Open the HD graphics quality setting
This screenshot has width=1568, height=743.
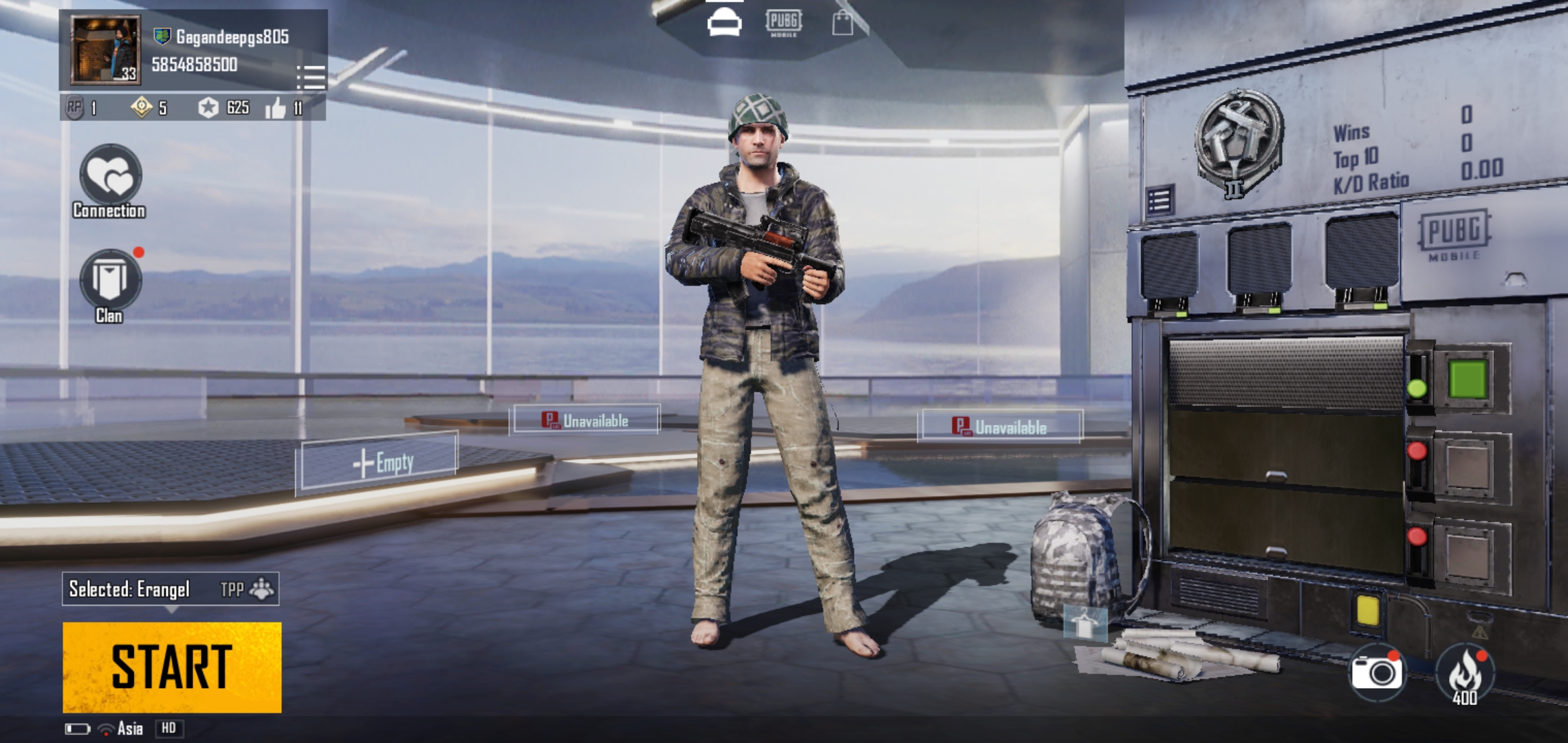(169, 728)
